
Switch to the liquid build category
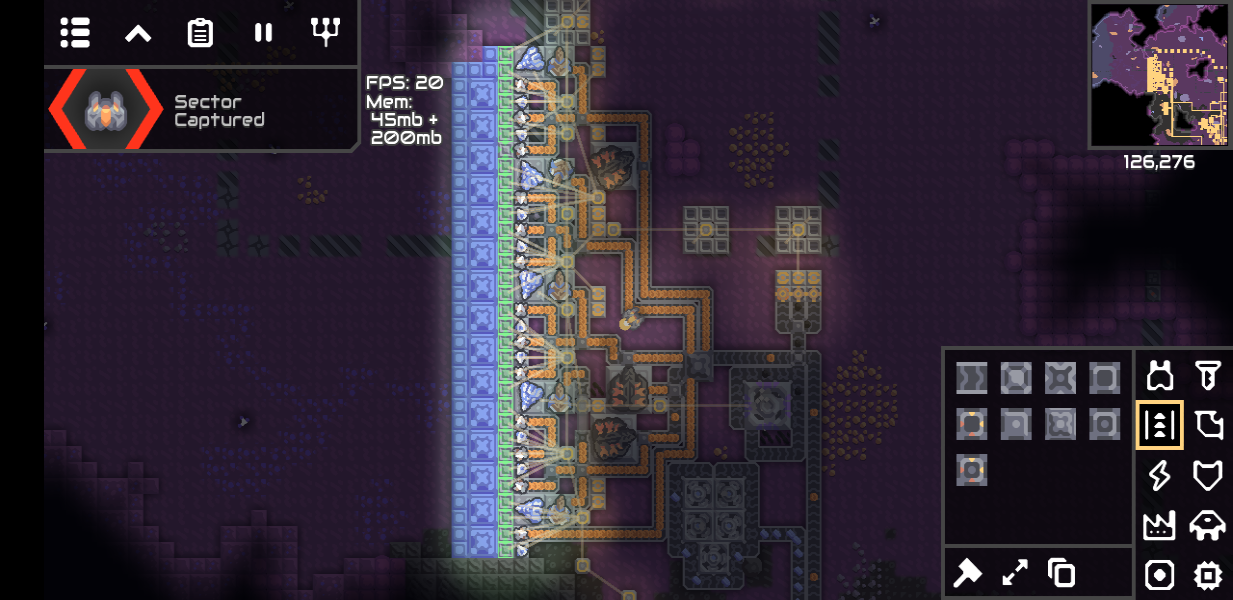tap(1208, 426)
